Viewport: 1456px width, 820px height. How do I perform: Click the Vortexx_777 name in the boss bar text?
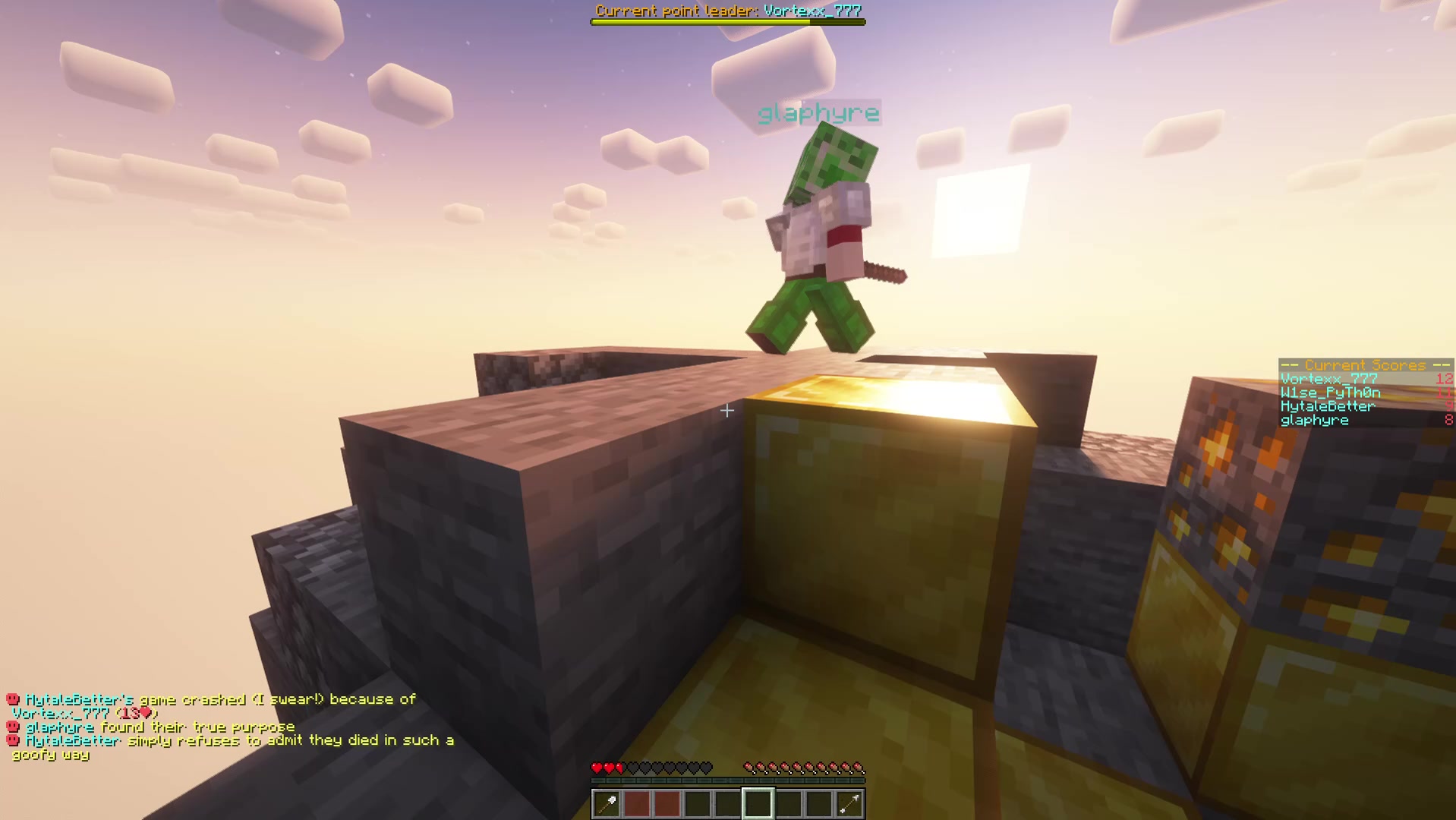814,11
